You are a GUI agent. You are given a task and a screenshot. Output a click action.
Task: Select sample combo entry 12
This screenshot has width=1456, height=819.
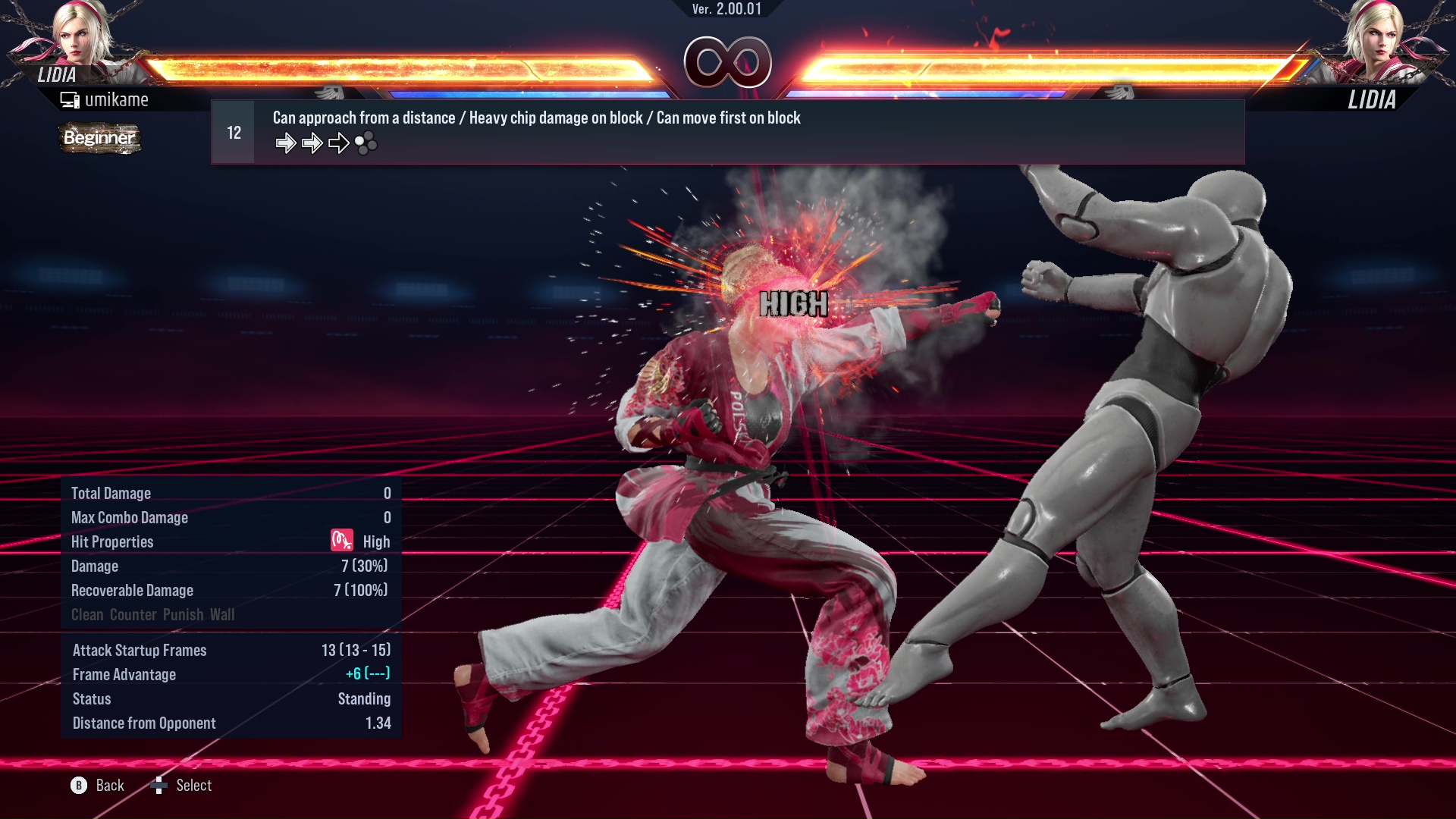[233, 131]
